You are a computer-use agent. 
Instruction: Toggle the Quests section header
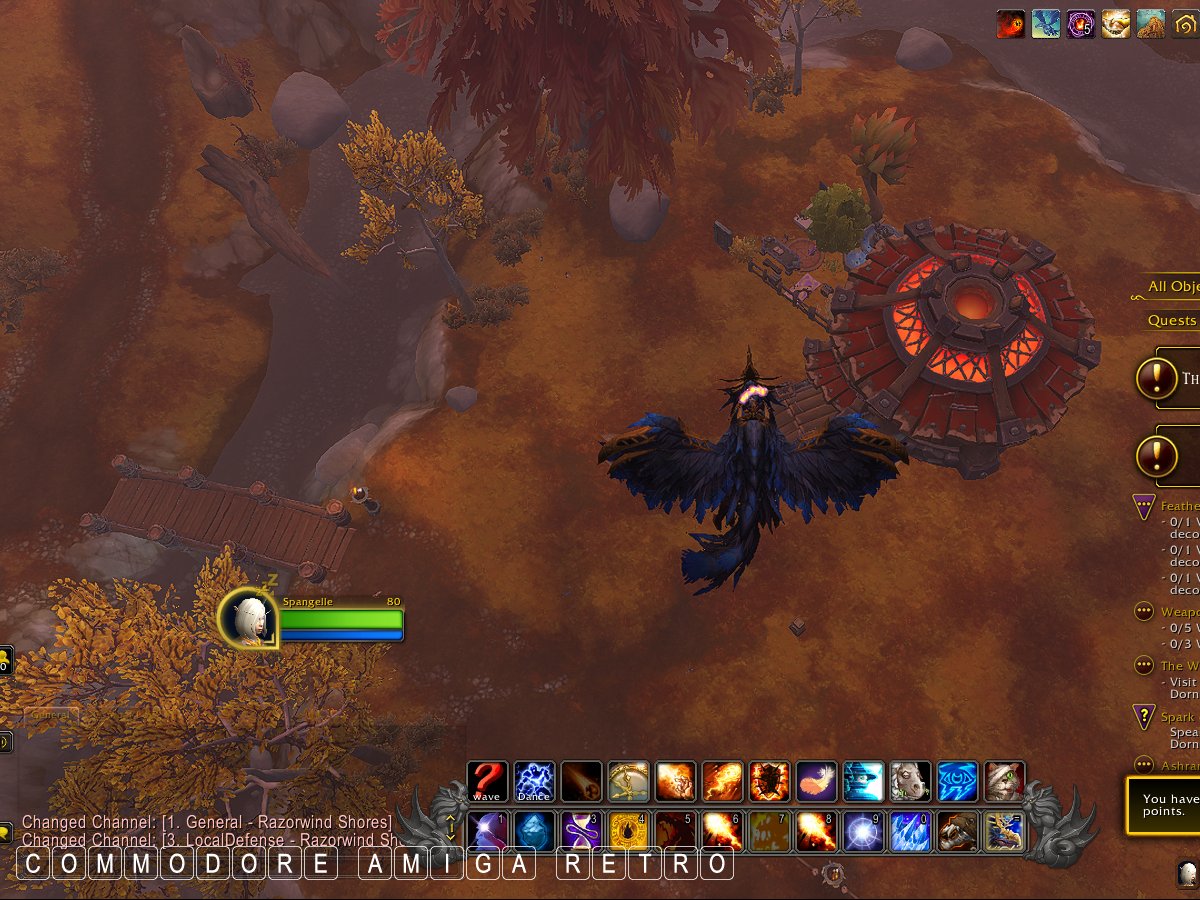(x=1172, y=320)
